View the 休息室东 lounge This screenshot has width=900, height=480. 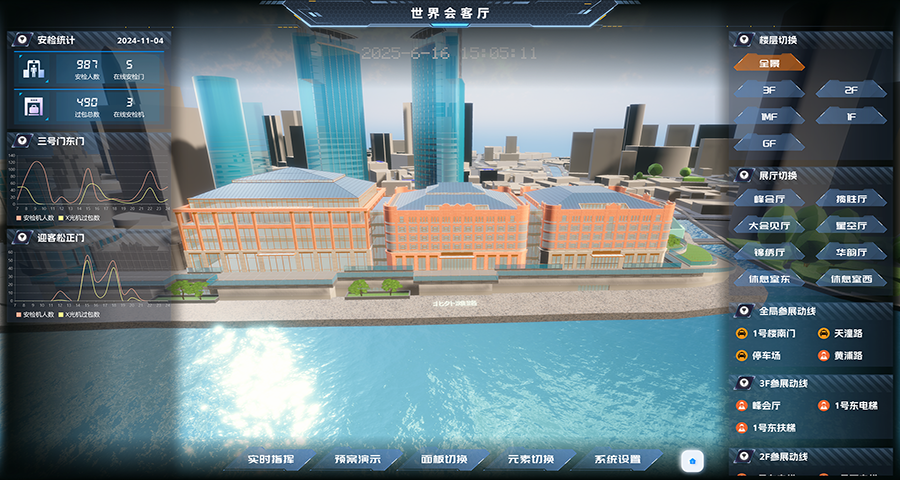click(x=769, y=279)
